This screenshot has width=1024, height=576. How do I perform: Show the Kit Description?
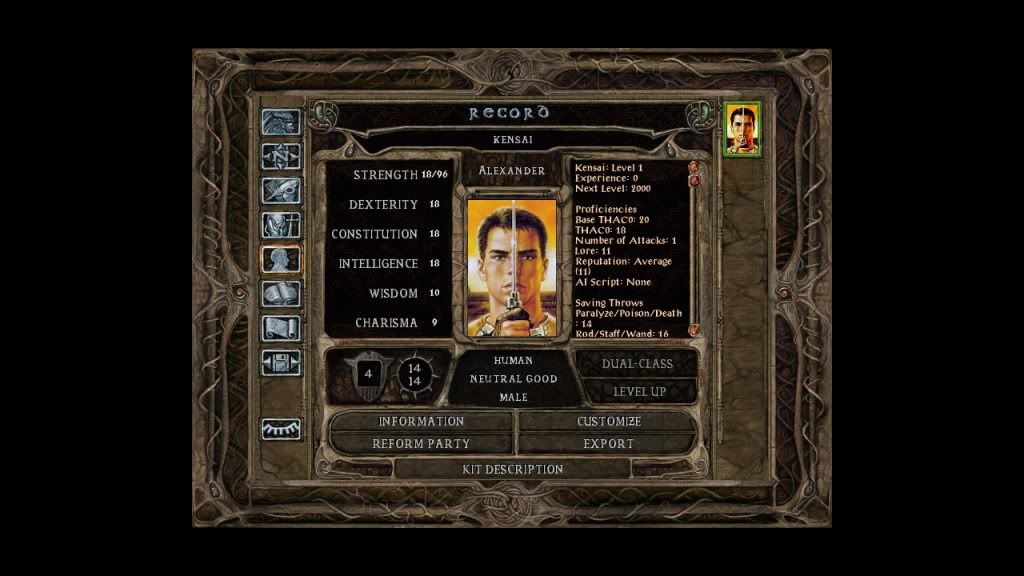pos(512,469)
